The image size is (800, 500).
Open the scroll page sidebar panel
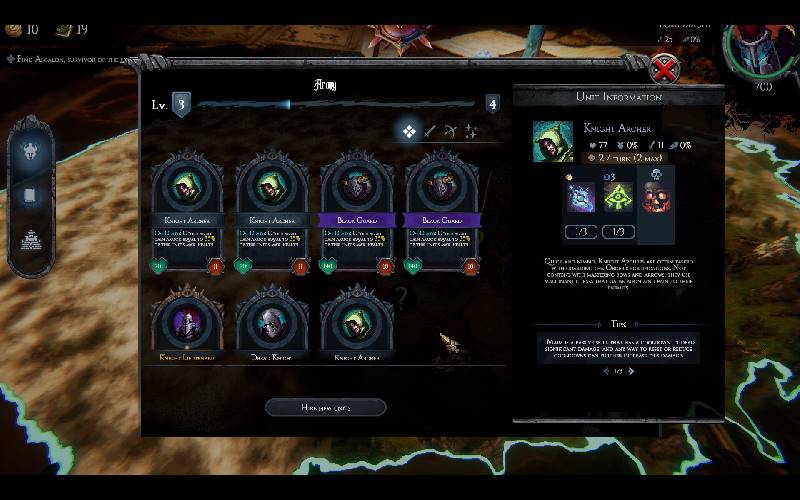point(30,196)
